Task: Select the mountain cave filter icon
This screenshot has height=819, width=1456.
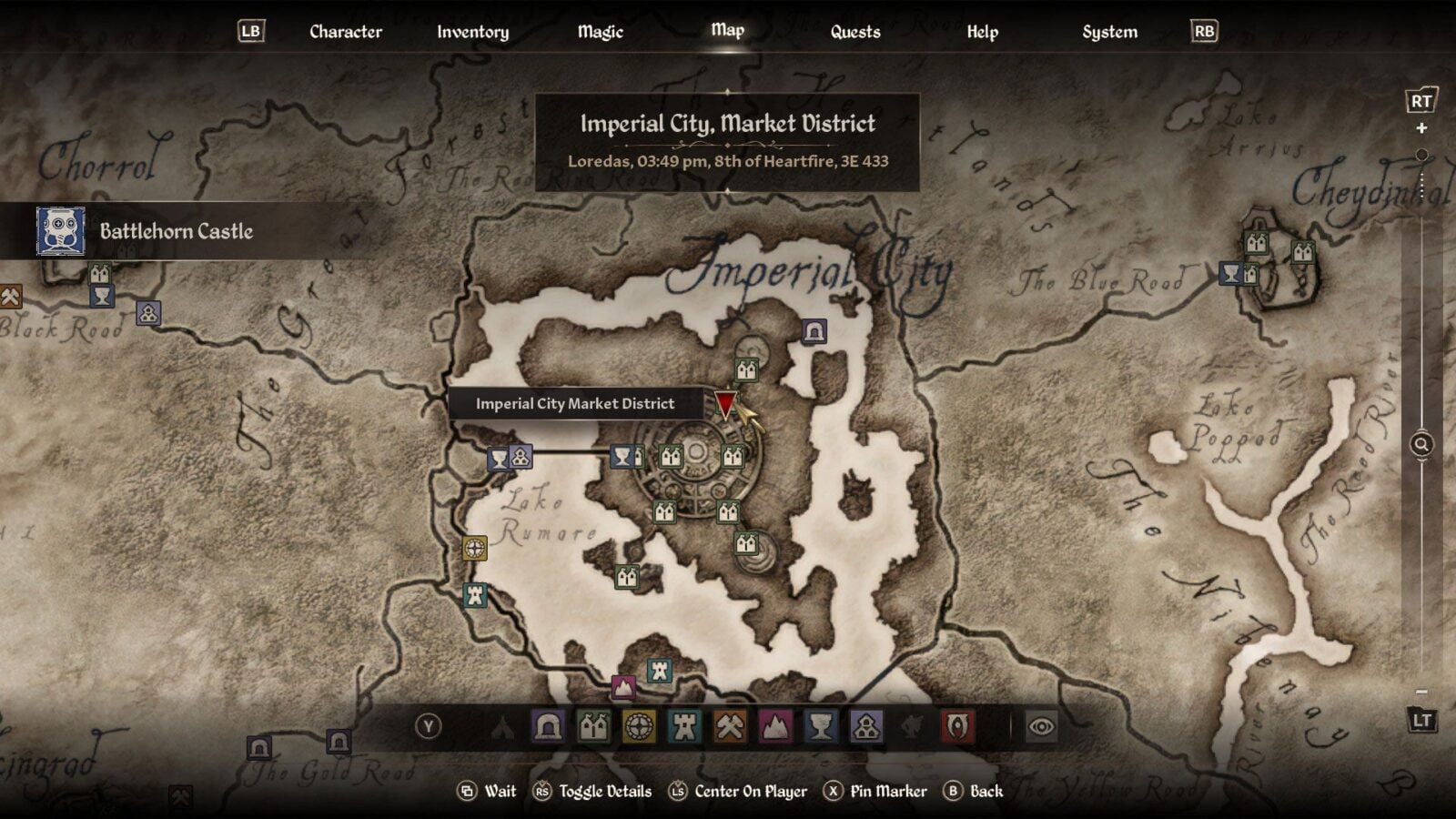Action: 773,725
